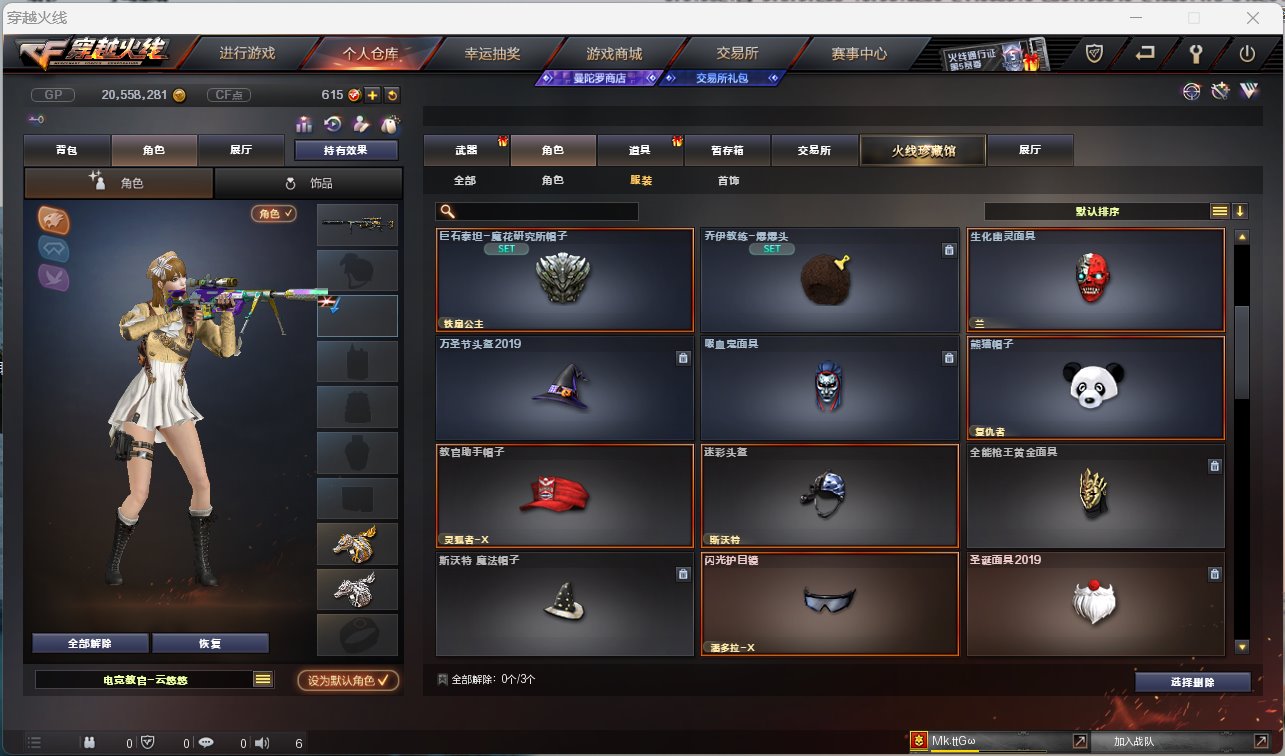Select the 万圣节头盔2019 witch hat
1285x756 pixels.
[564, 387]
